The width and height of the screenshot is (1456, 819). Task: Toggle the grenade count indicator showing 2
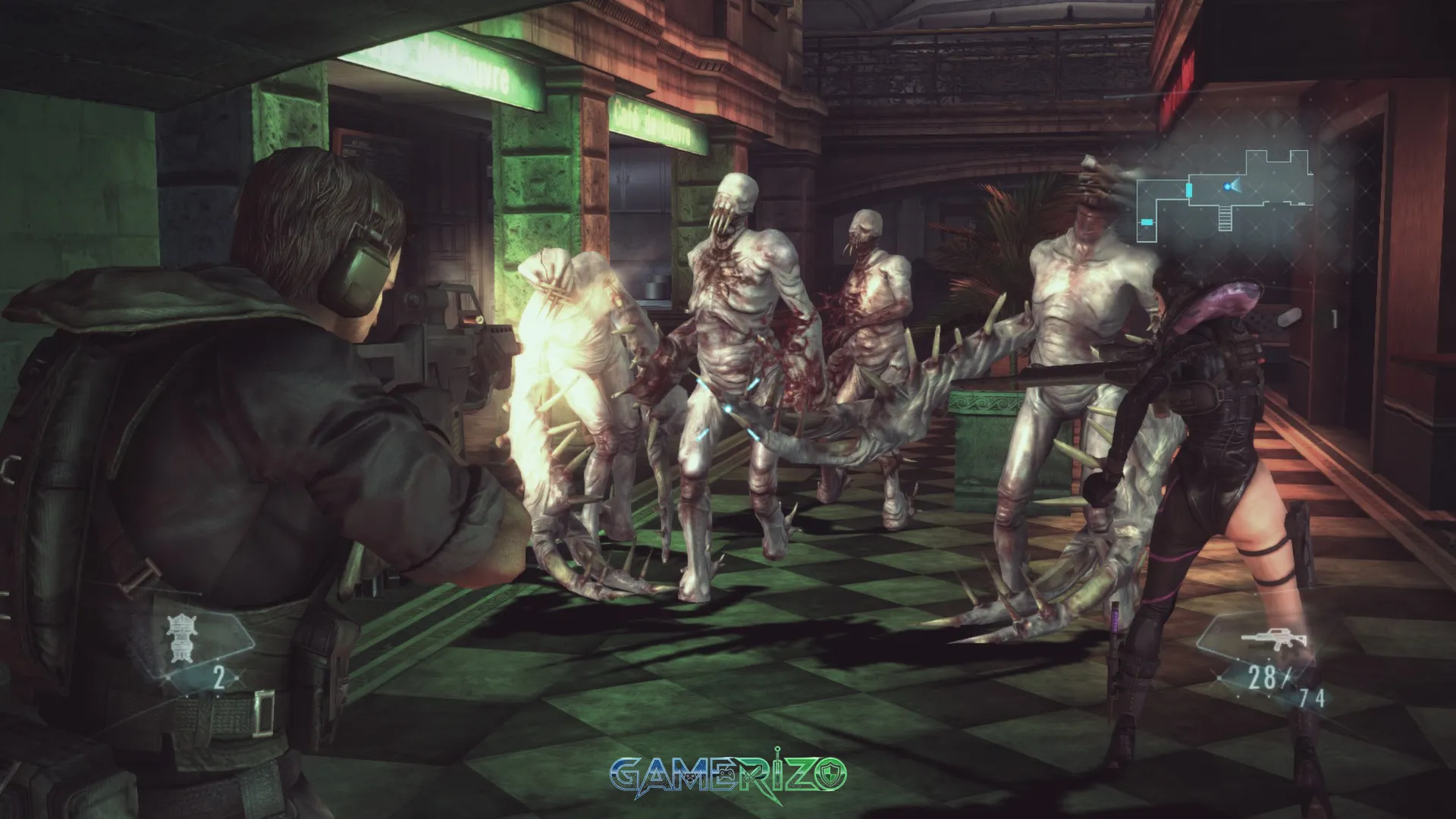point(218,676)
